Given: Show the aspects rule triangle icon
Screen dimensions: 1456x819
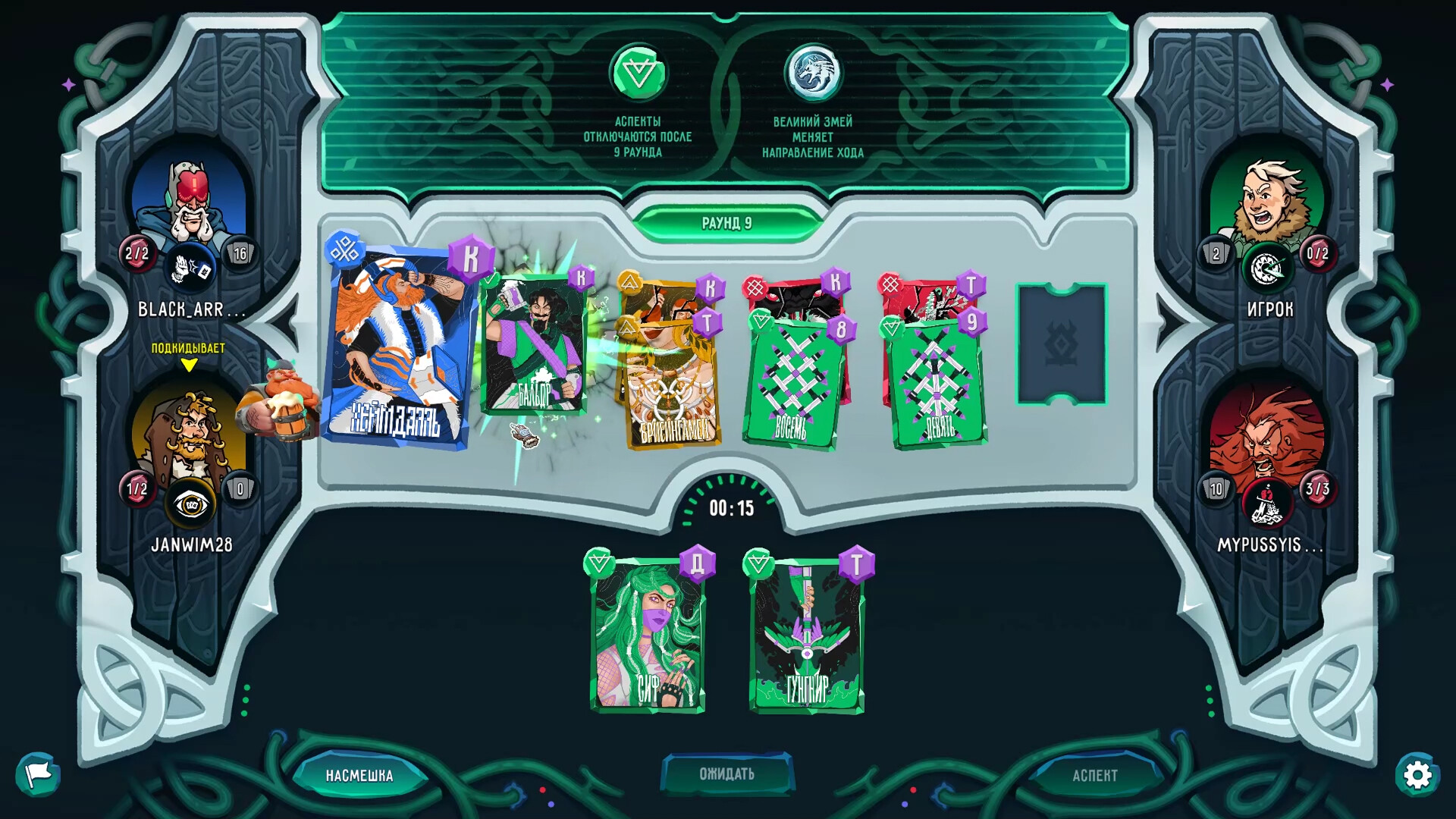Looking at the screenshot, I should coord(638,74).
